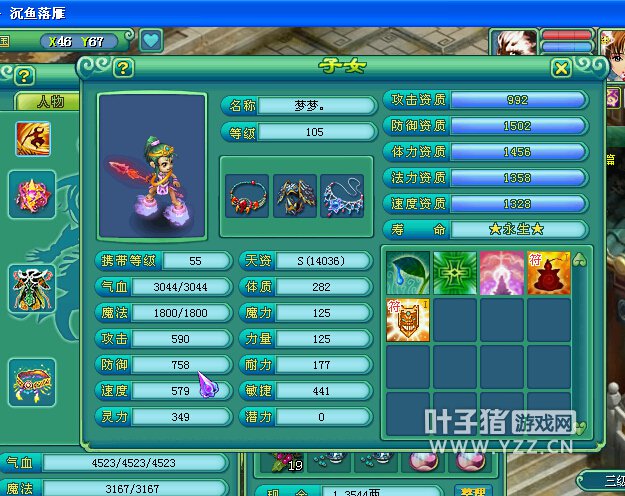Open help for the 子女 panel
Image resolution: width=625 pixels, height=496 pixels.
click(x=123, y=68)
